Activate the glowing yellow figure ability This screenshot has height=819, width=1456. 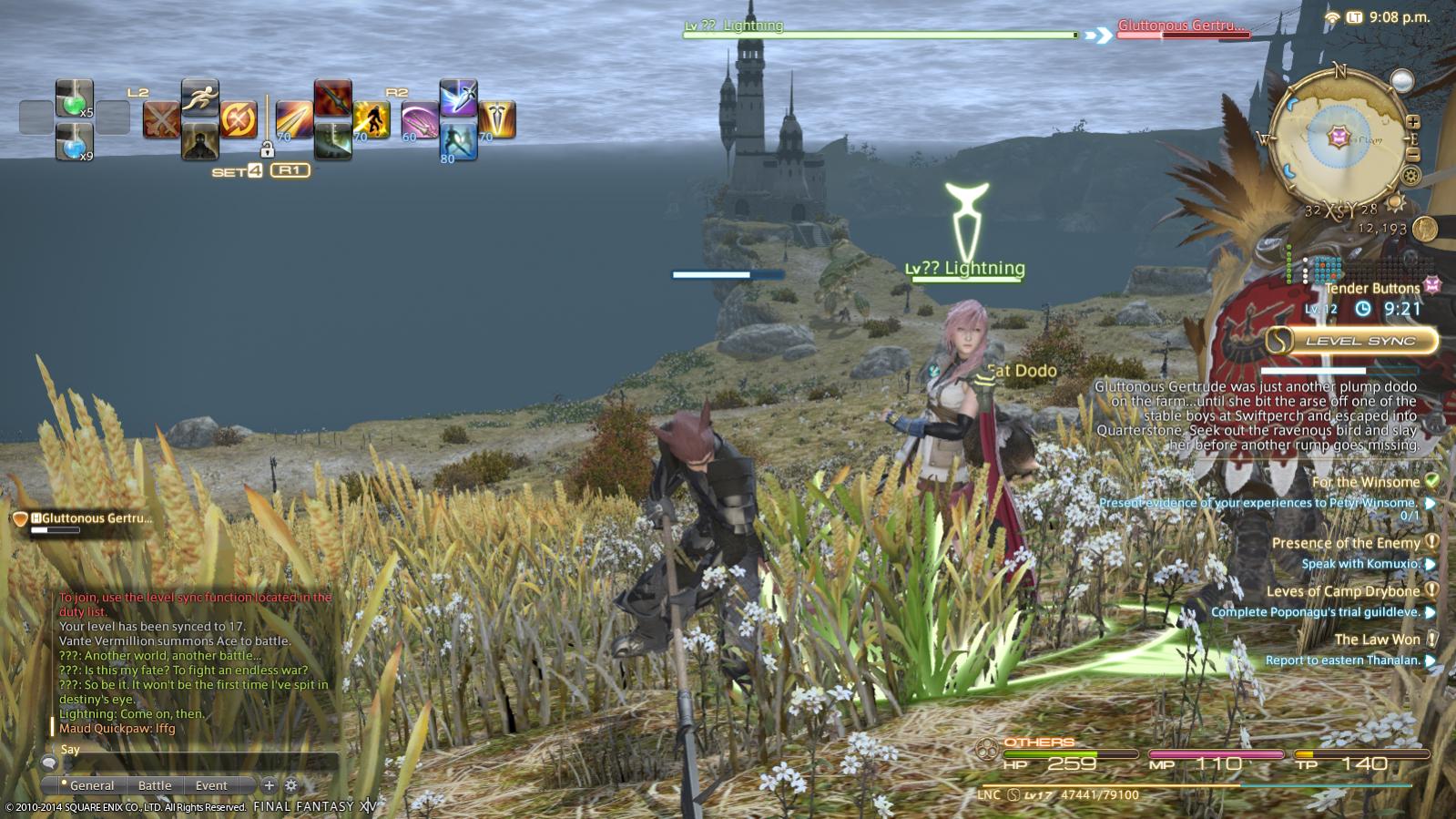[x=372, y=119]
